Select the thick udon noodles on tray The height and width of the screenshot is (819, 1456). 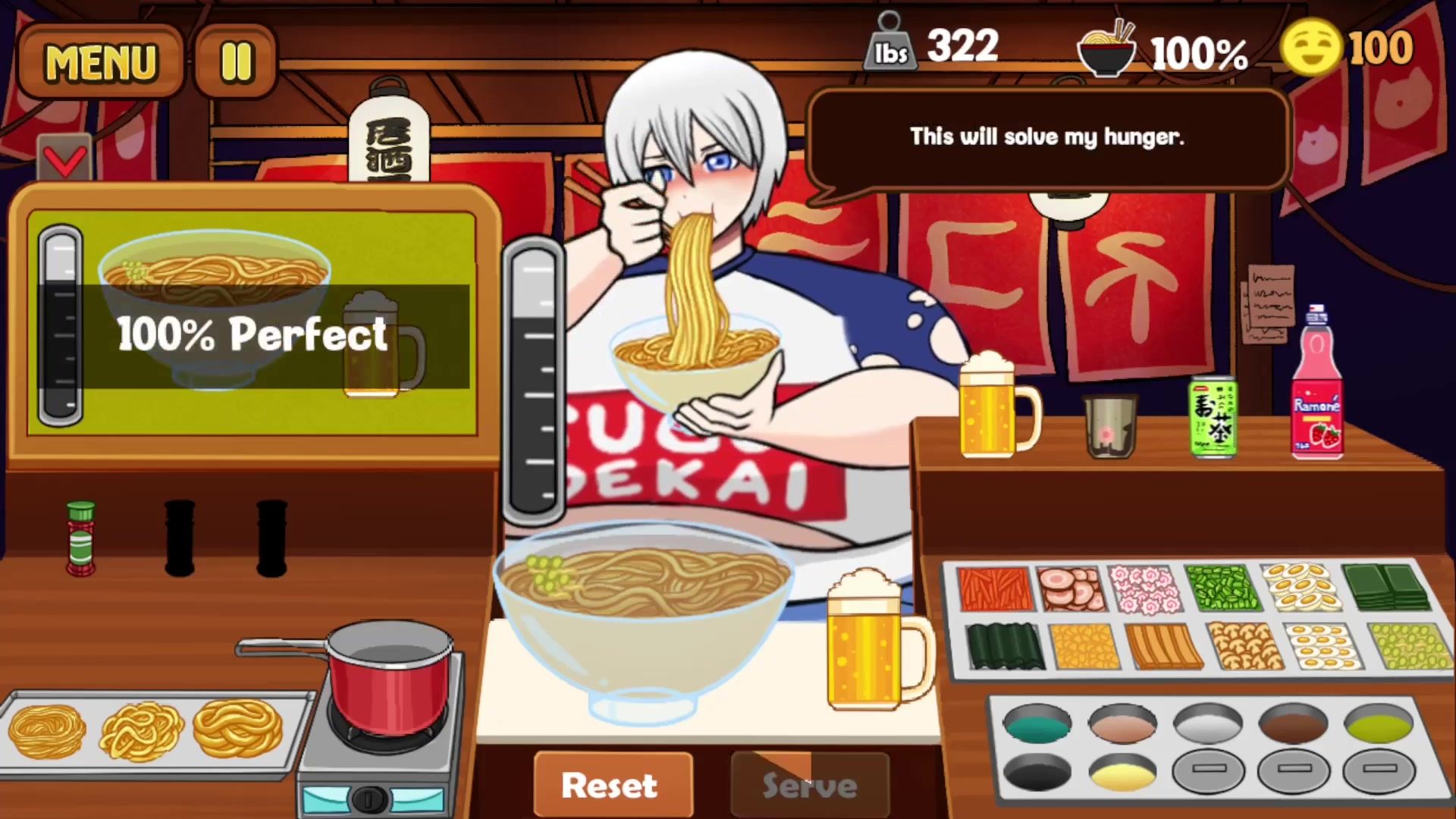[237, 728]
